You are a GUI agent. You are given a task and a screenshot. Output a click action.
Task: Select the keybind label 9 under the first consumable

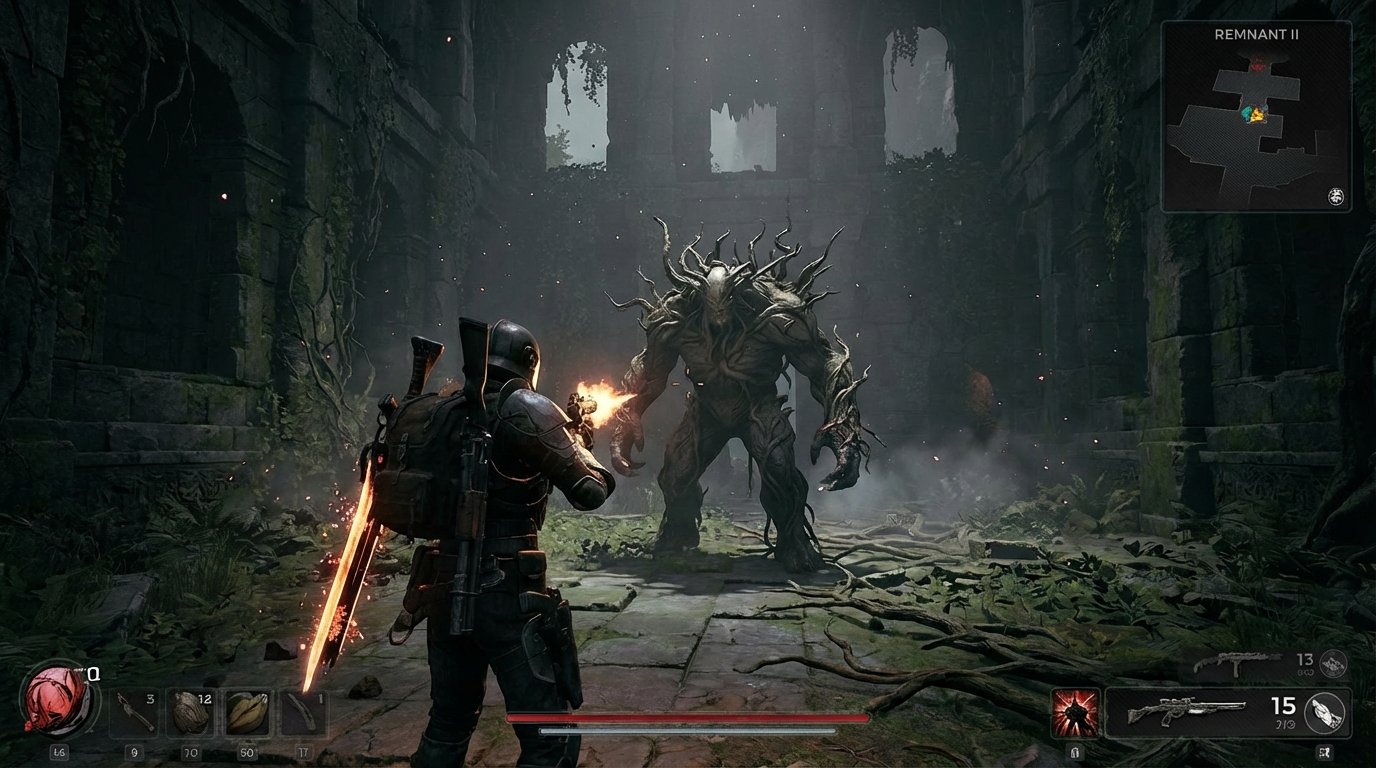pyautogui.click(x=135, y=751)
